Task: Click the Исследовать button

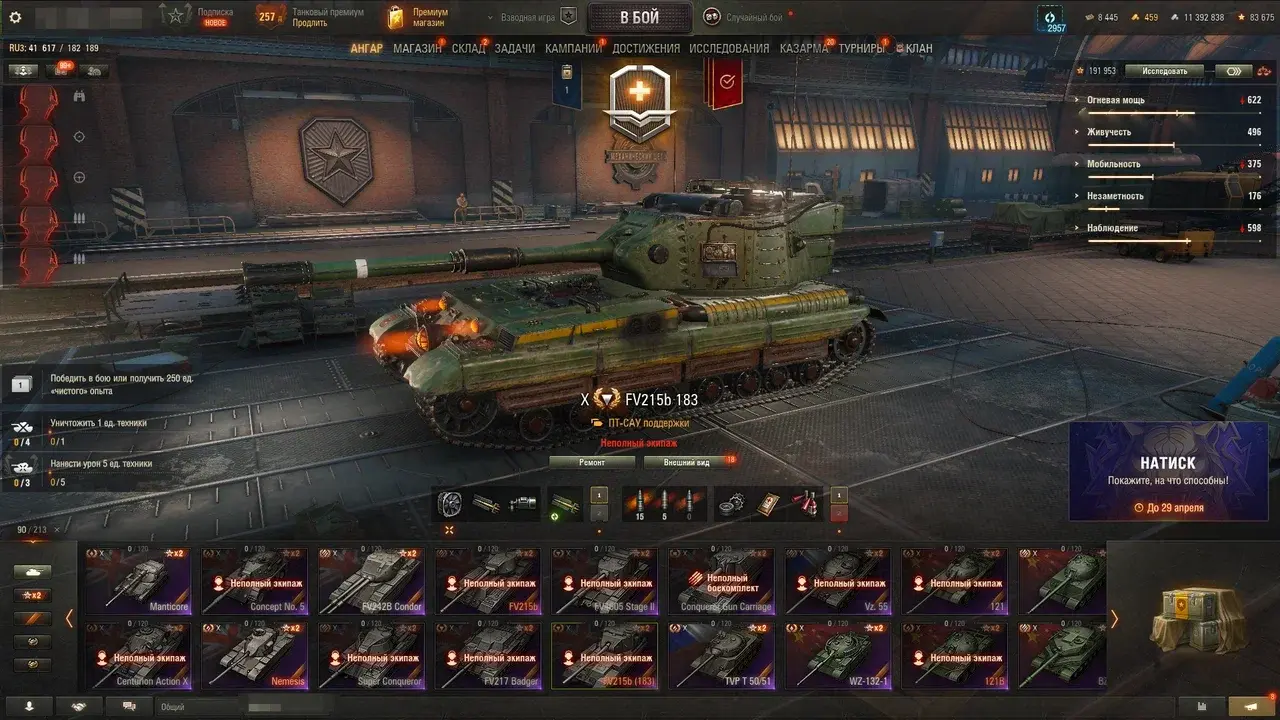Action: [x=1165, y=71]
